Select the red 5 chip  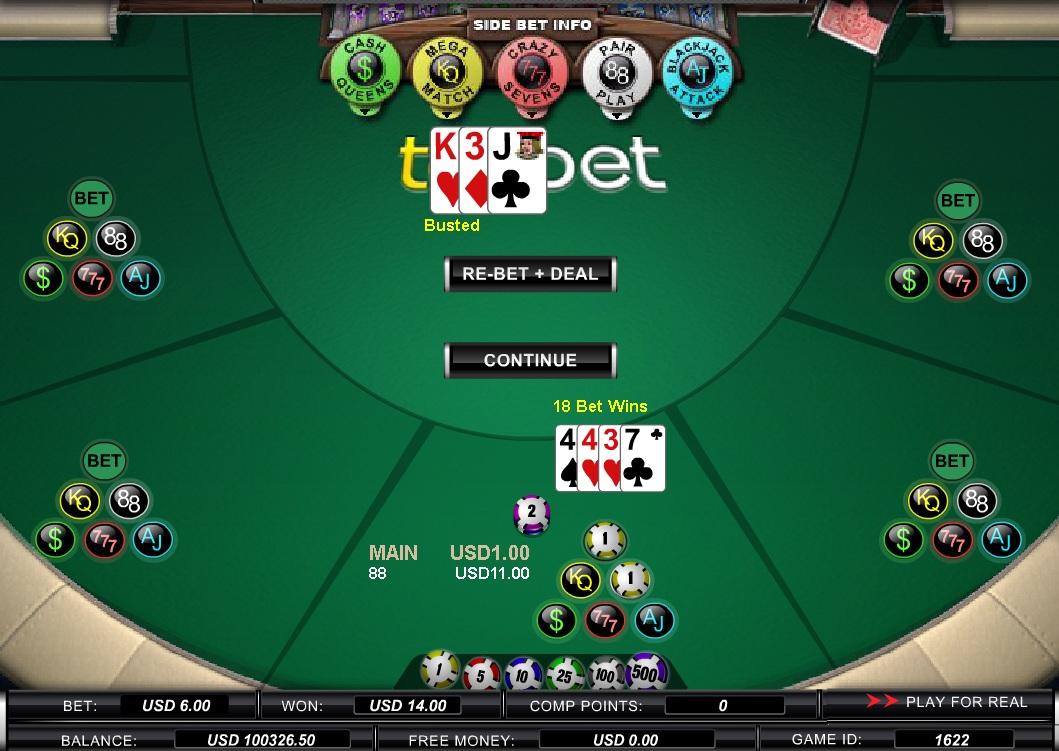482,673
